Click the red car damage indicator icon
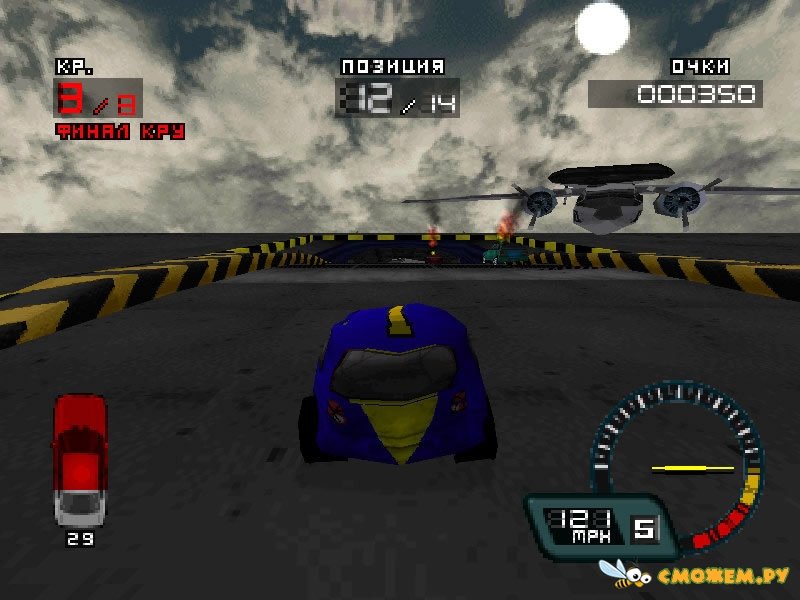The width and height of the screenshot is (800, 600). pos(79,459)
